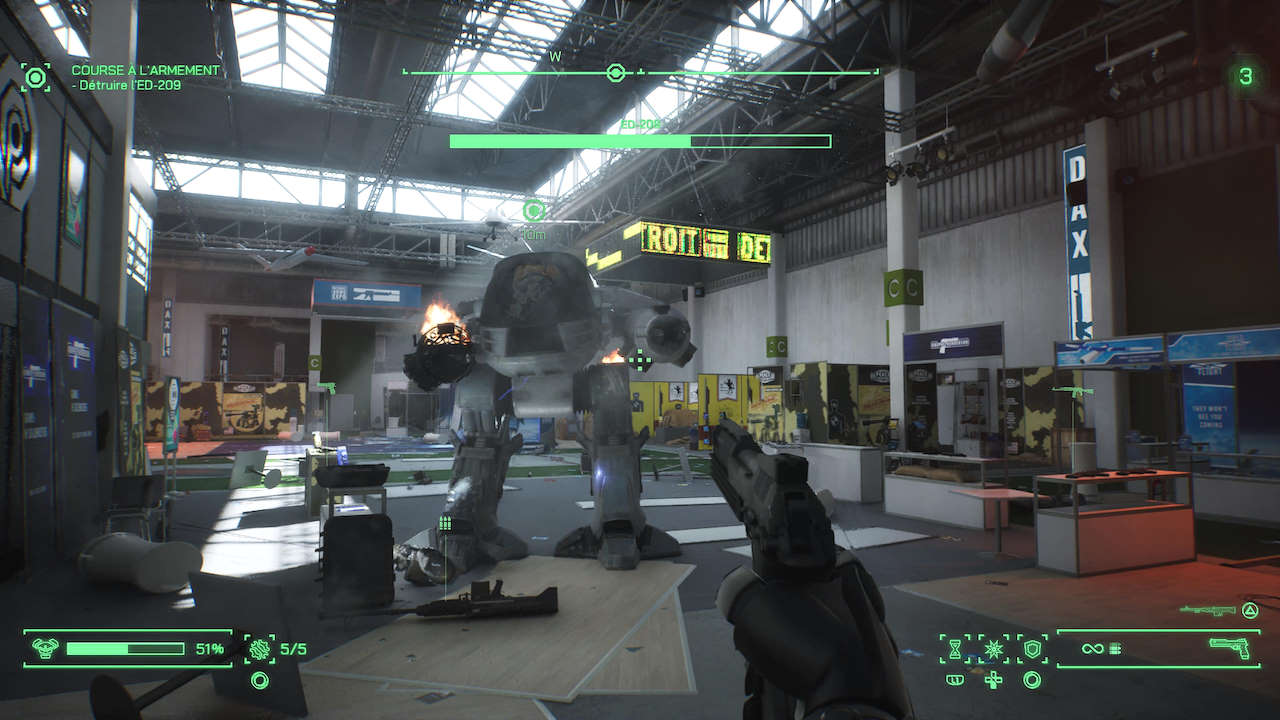1280x720 pixels.
Task: Trigger the starburst shockwave ability
Action: (993, 649)
